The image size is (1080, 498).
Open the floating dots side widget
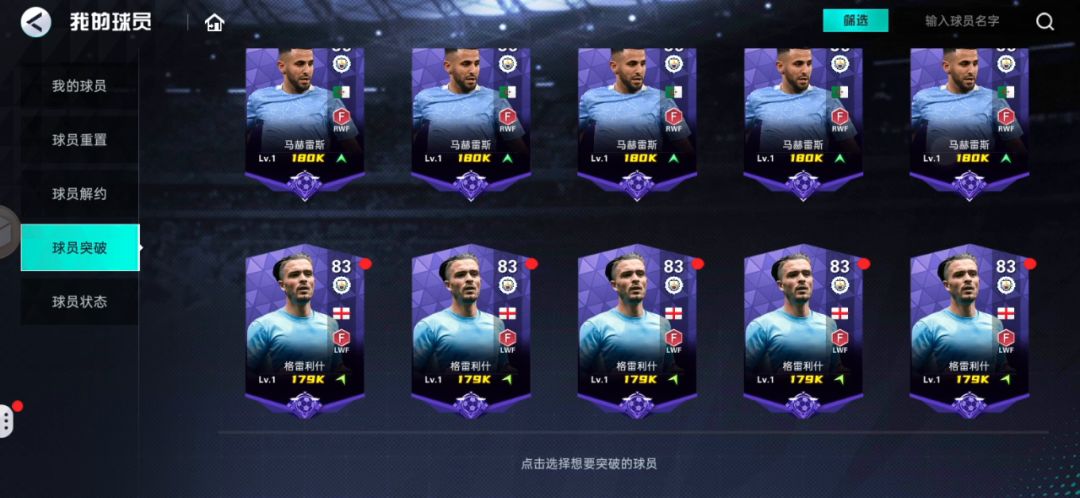tap(7, 420)
